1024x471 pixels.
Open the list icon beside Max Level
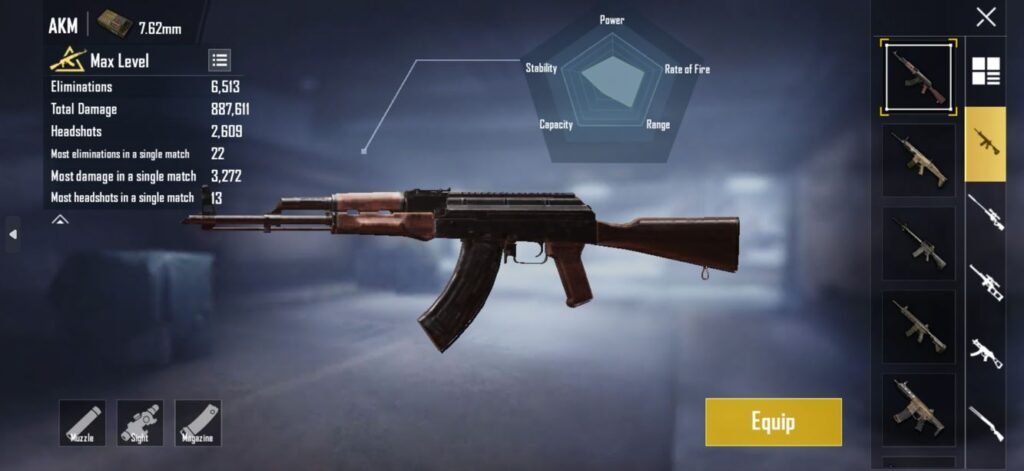tap(220, 60)
